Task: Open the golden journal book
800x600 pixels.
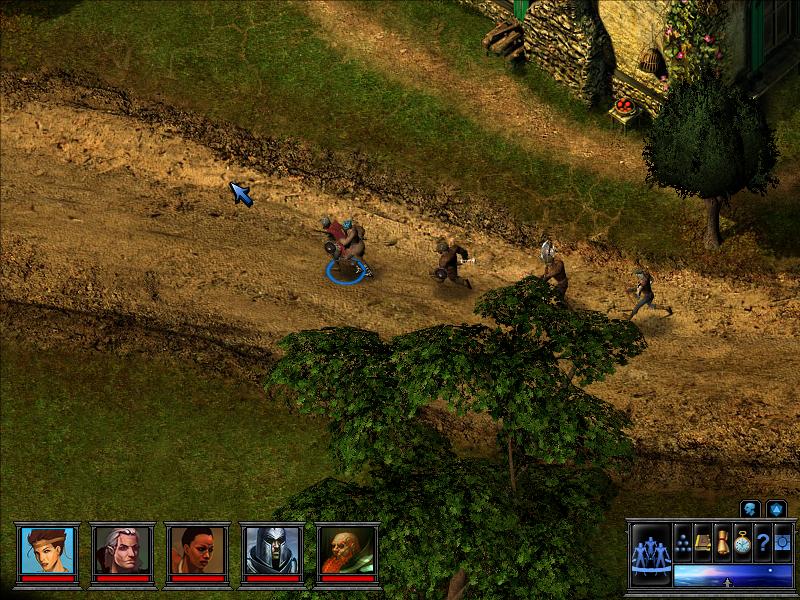Action: pos(703,541)
